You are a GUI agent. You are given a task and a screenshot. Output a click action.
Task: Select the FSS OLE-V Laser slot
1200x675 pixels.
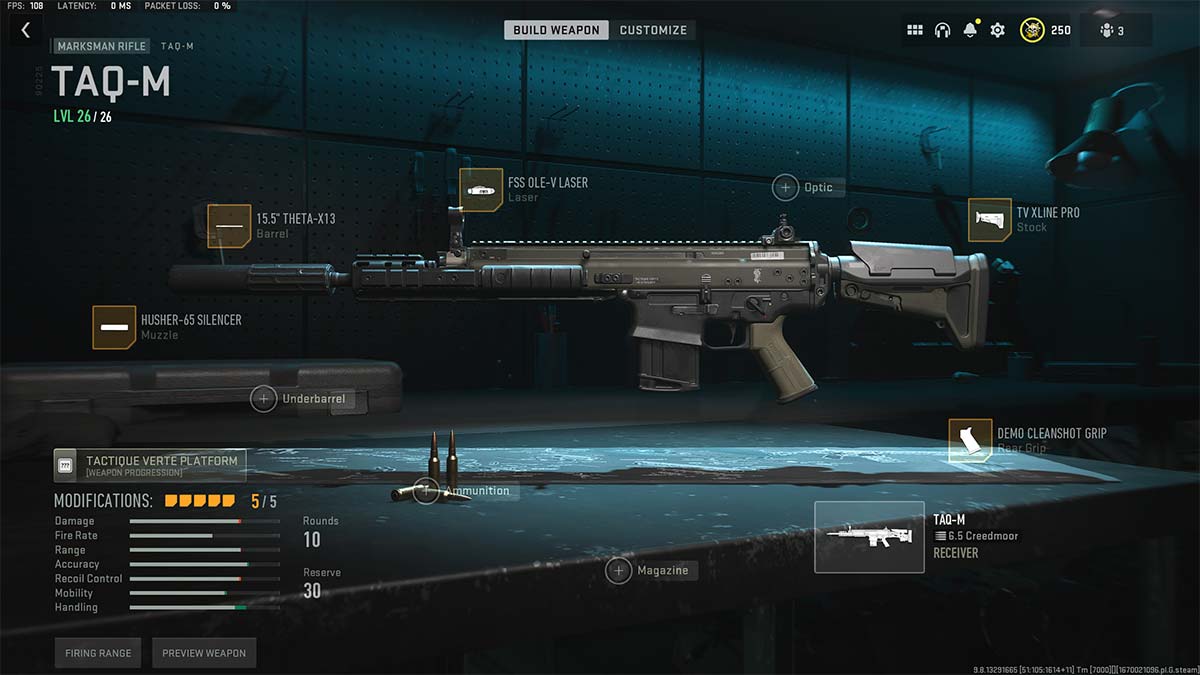(481, 190)
